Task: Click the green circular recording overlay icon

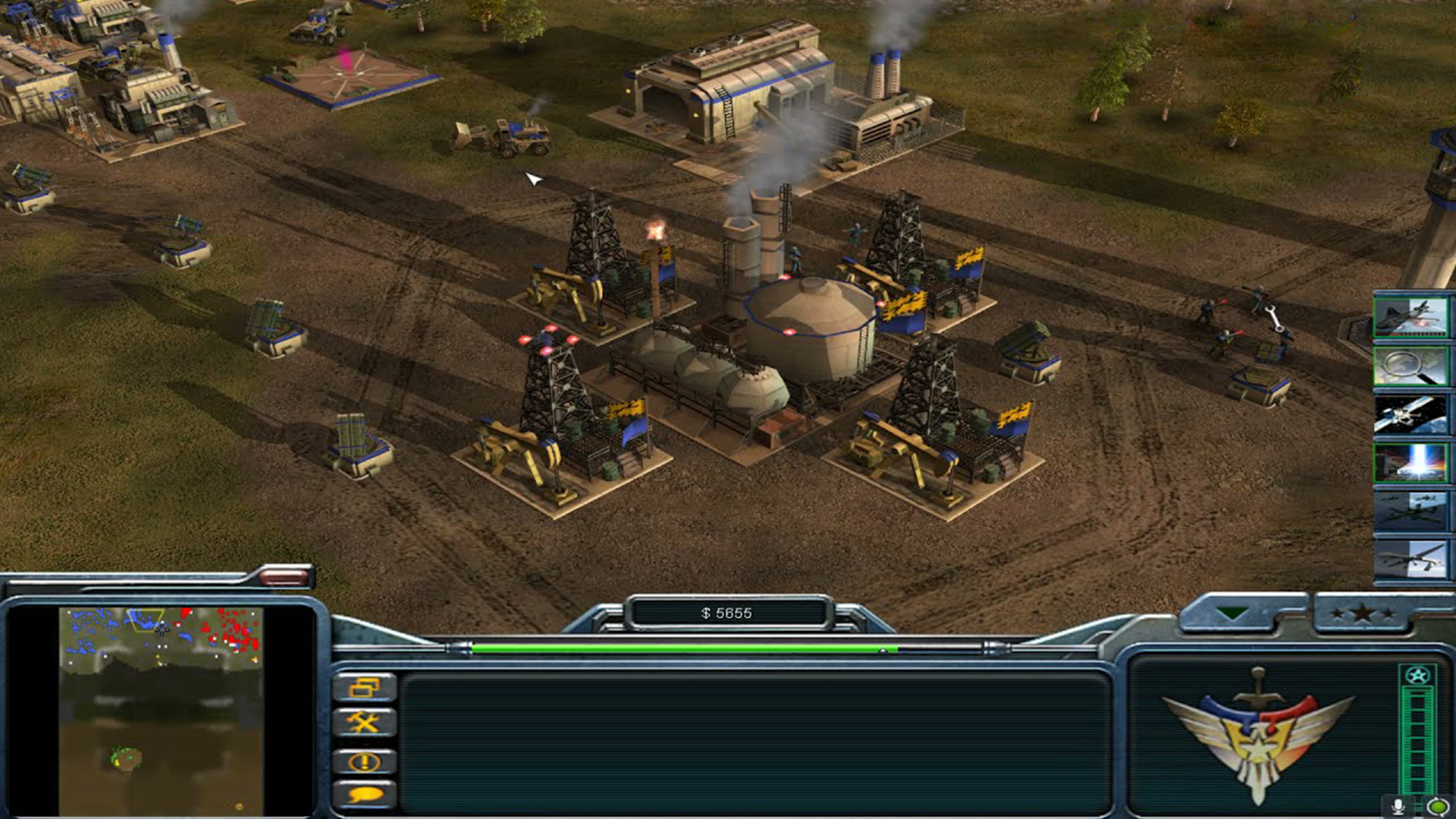Action: tap(1437, 806)
